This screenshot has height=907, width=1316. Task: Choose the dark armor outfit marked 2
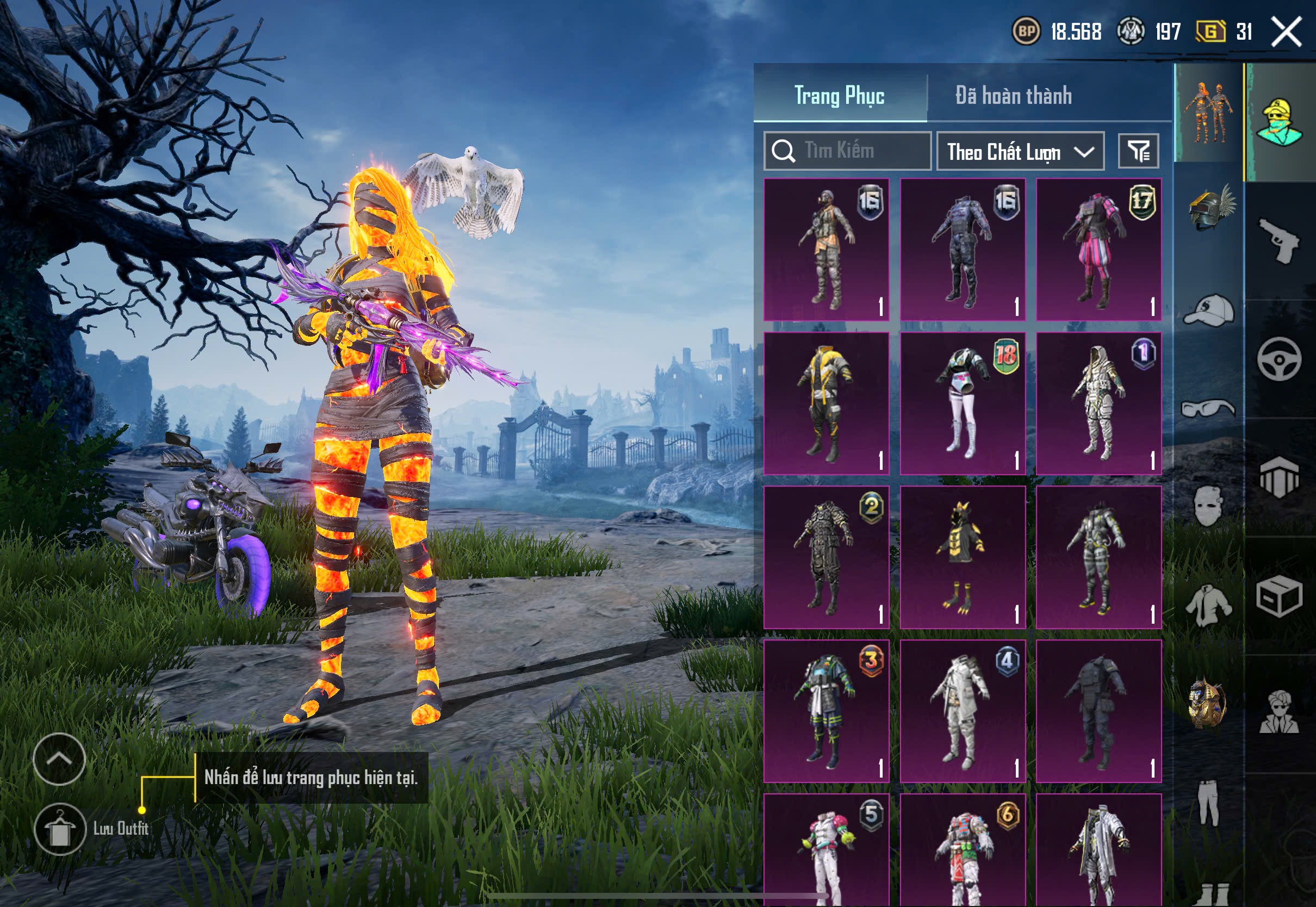click(825, 557)
